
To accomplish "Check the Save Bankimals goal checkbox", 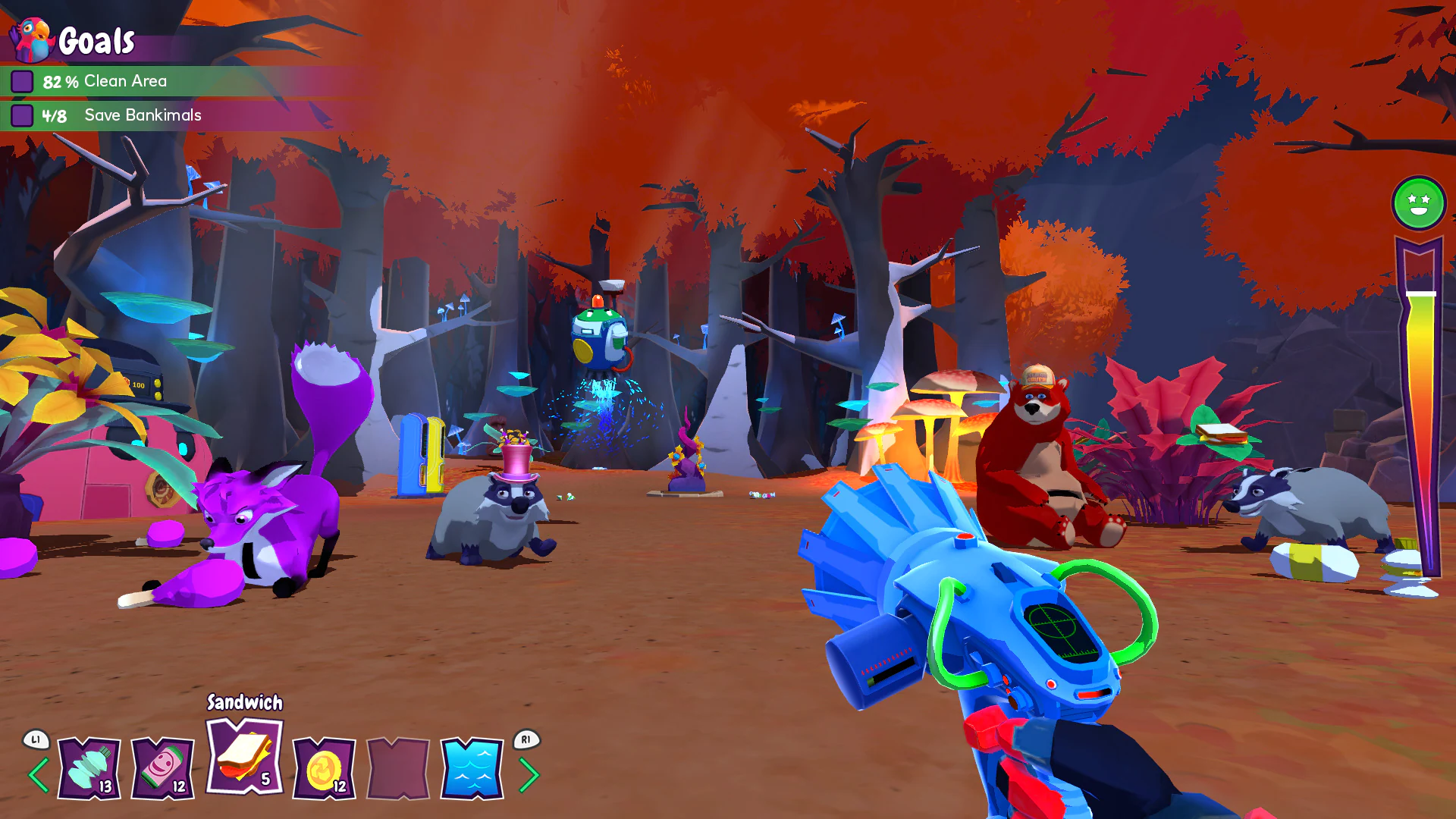I will pos(24,115).
